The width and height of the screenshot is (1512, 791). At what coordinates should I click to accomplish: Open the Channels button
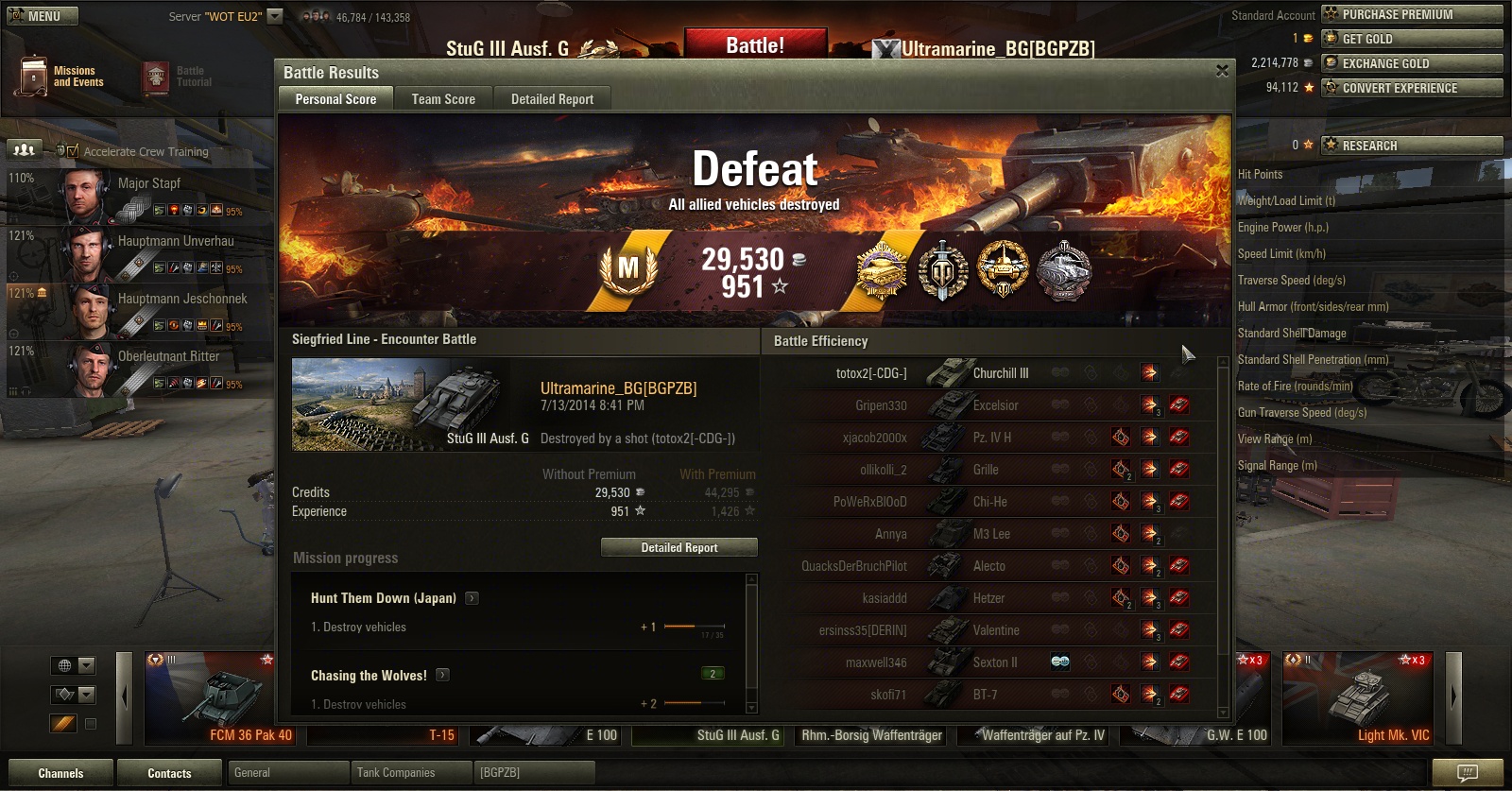click(x=60, y=773)
